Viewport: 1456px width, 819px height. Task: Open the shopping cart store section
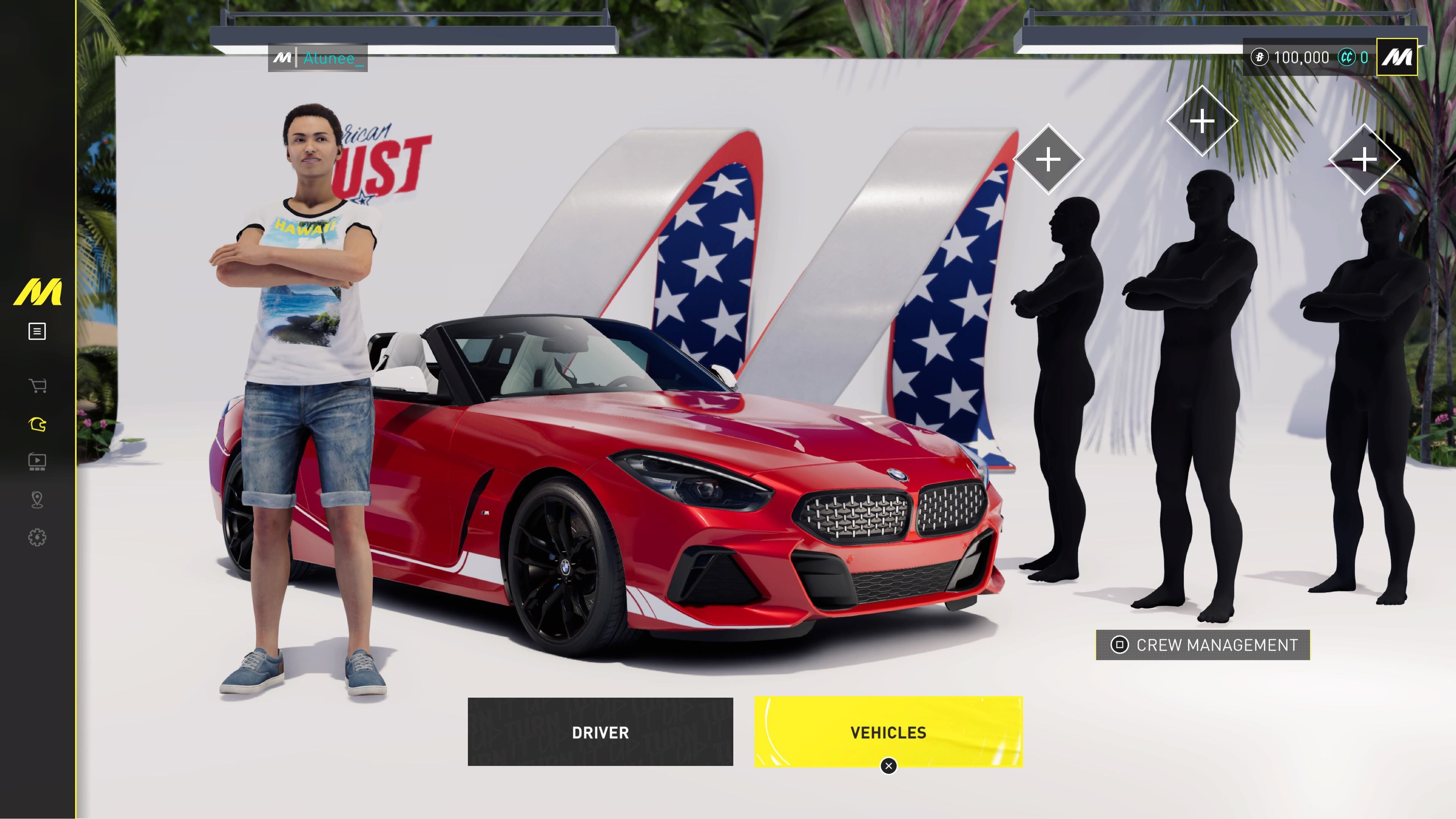pyautogui.click(x=37, y=386)
